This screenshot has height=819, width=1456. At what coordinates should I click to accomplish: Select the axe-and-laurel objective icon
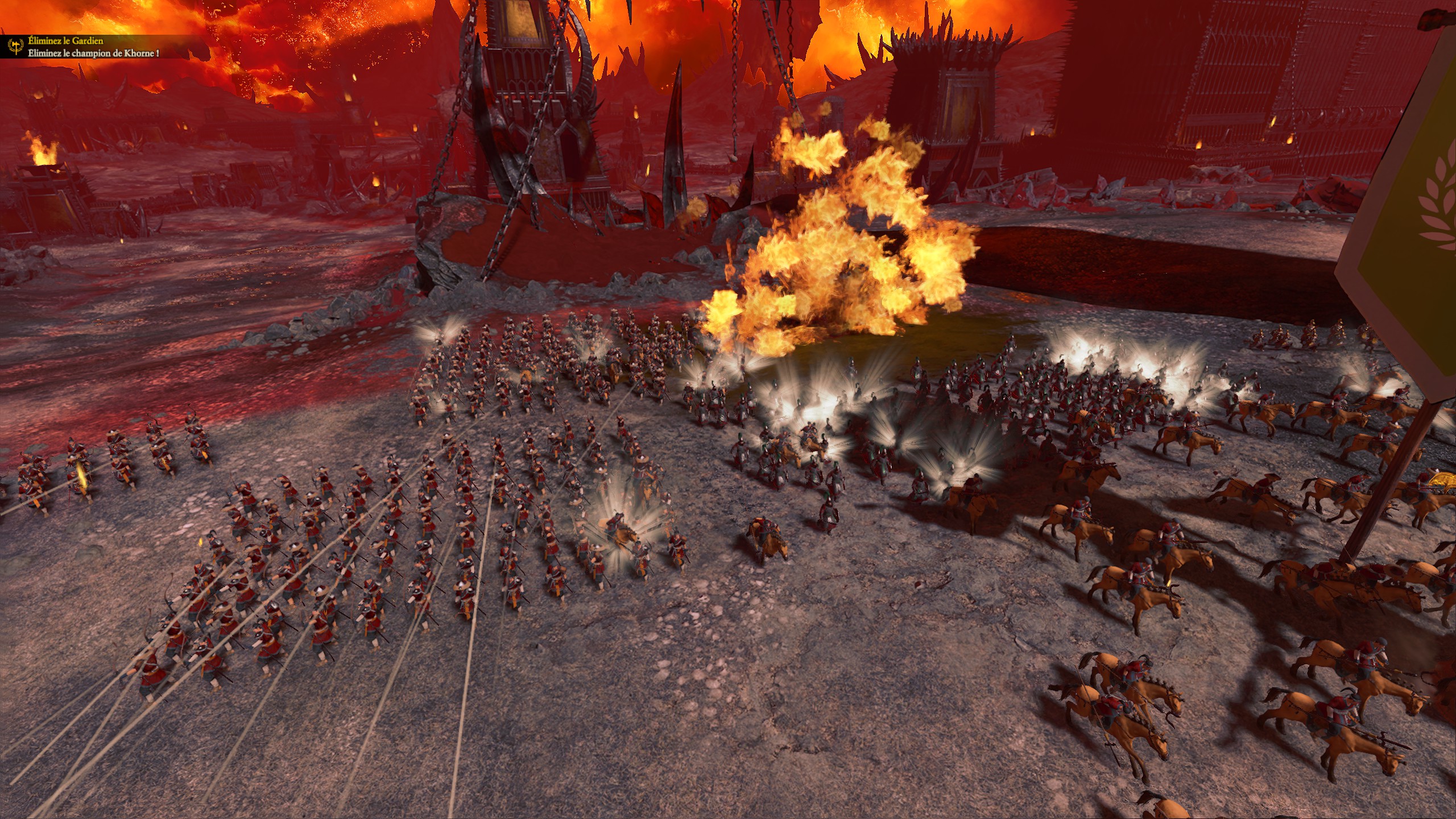pos(15,47)
